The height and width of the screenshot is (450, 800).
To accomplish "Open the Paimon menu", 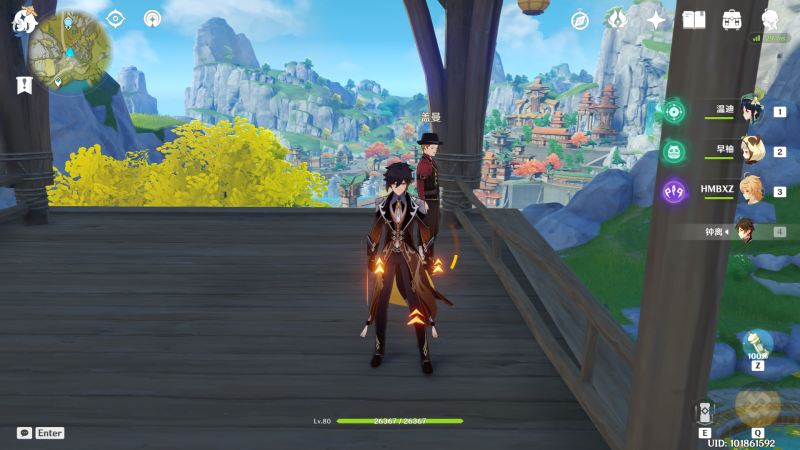I will point(24,21).
